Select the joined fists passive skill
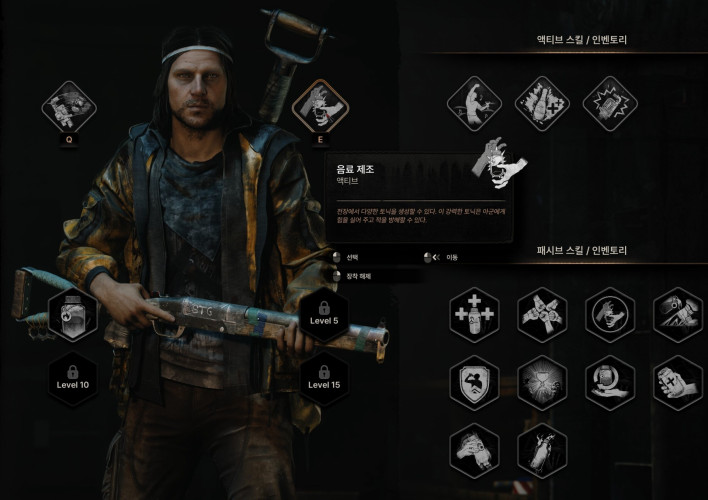The height and width of the screenshot is (500, 708). pyautogui.click(x=542, y=314)
